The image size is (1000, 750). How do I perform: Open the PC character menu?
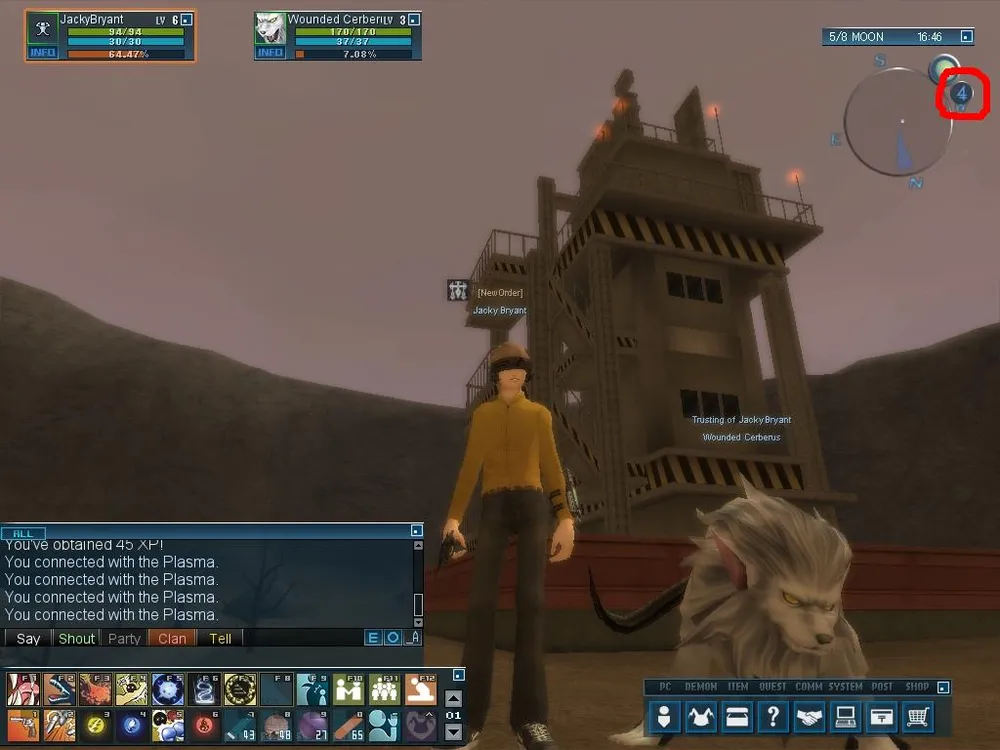tap(665, 716)
